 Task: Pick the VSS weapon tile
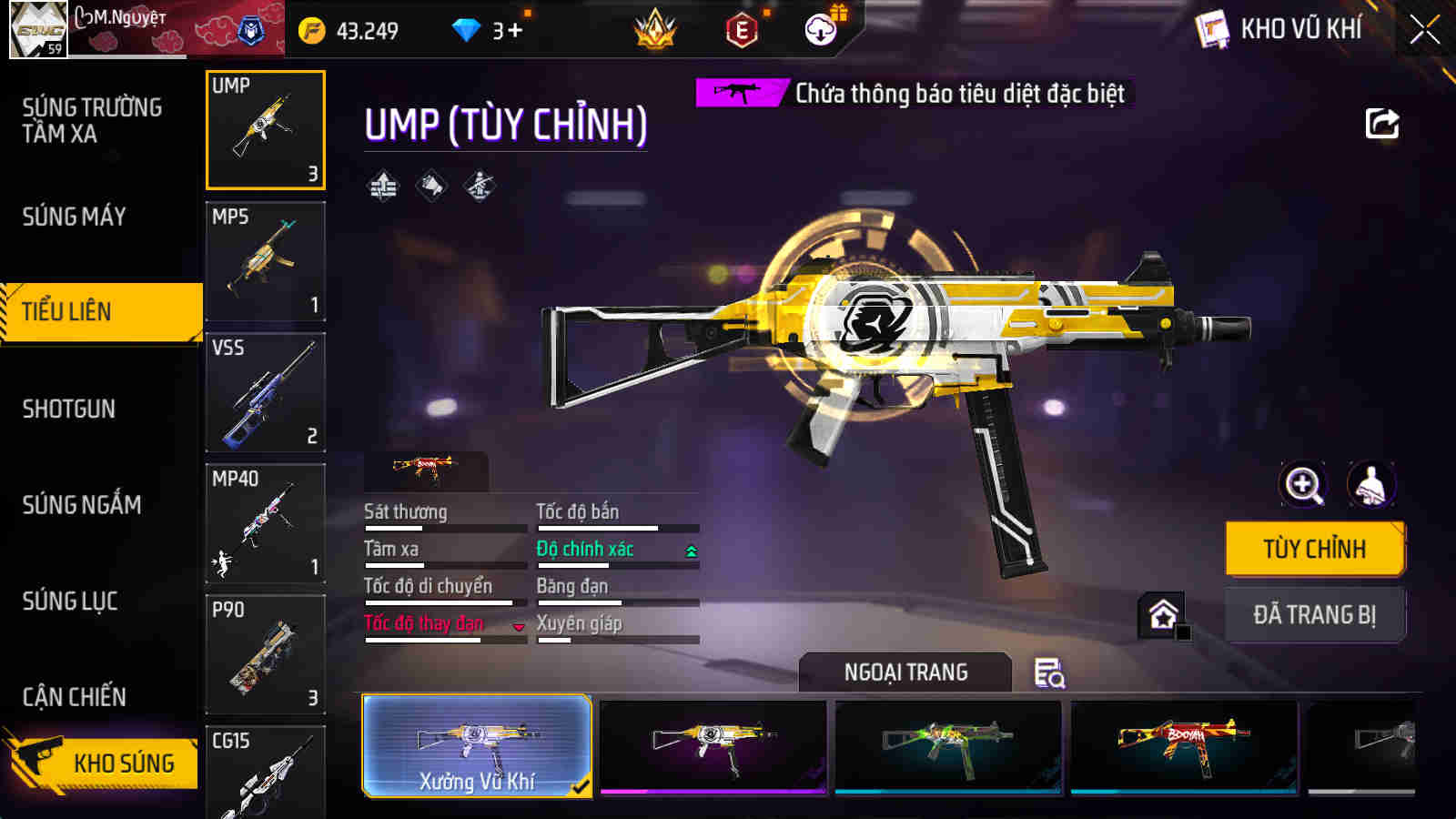click(265, 392)
